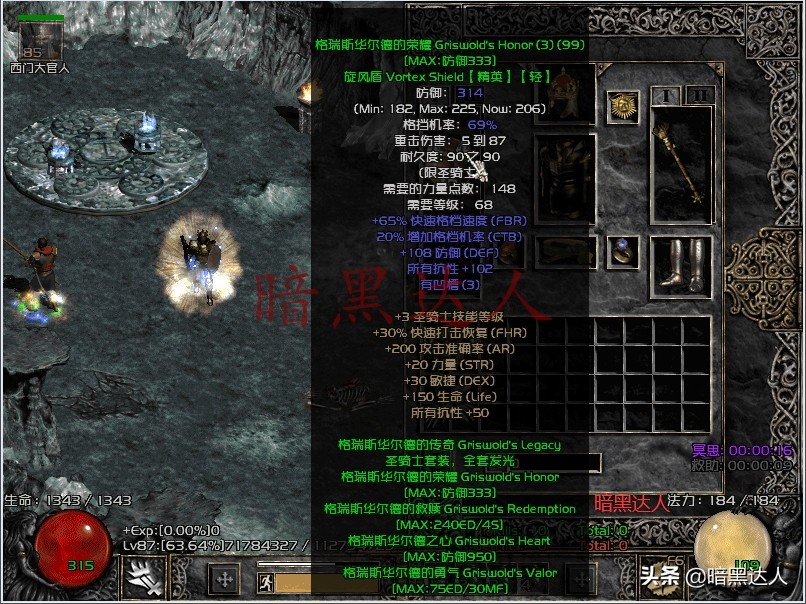This screenshot has height=604, width=806.
Task: Open the left-click attack skill selector
Action: (x=142, y=577)
